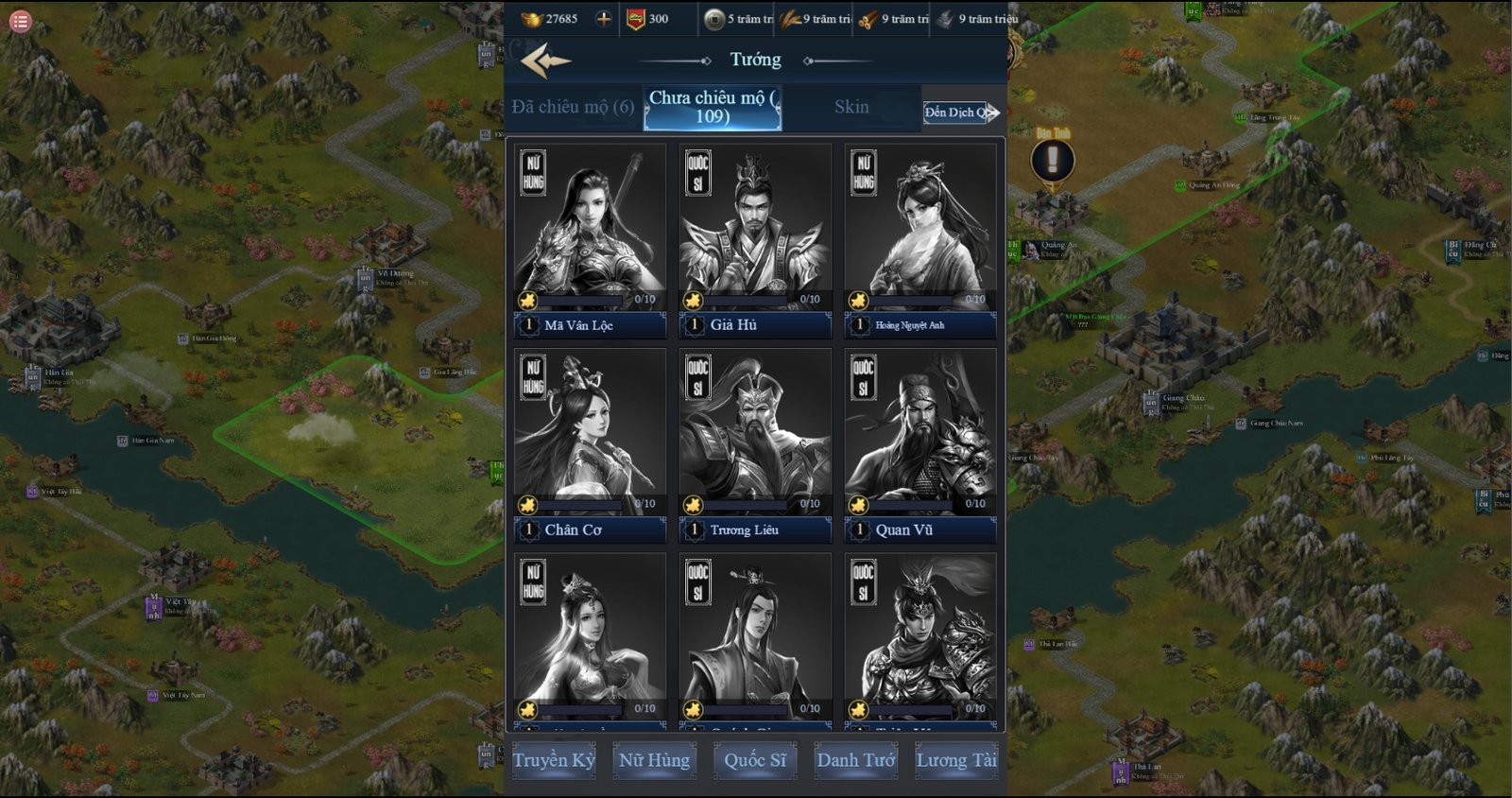Show Danh Tướng category heroes

pyautogui.click(x=856, y=760)
